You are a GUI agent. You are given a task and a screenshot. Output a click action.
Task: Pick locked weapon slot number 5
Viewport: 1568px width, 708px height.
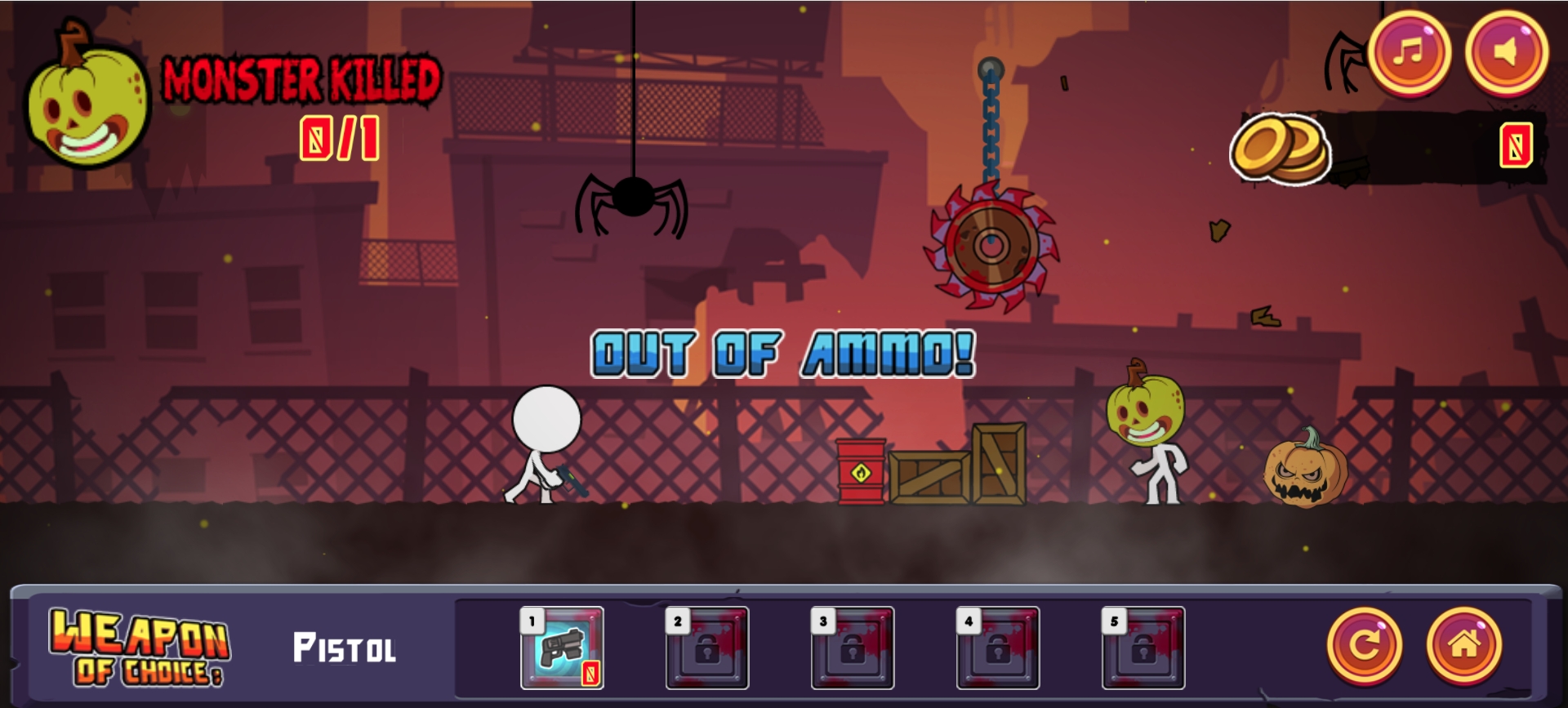coord(1143,648)
